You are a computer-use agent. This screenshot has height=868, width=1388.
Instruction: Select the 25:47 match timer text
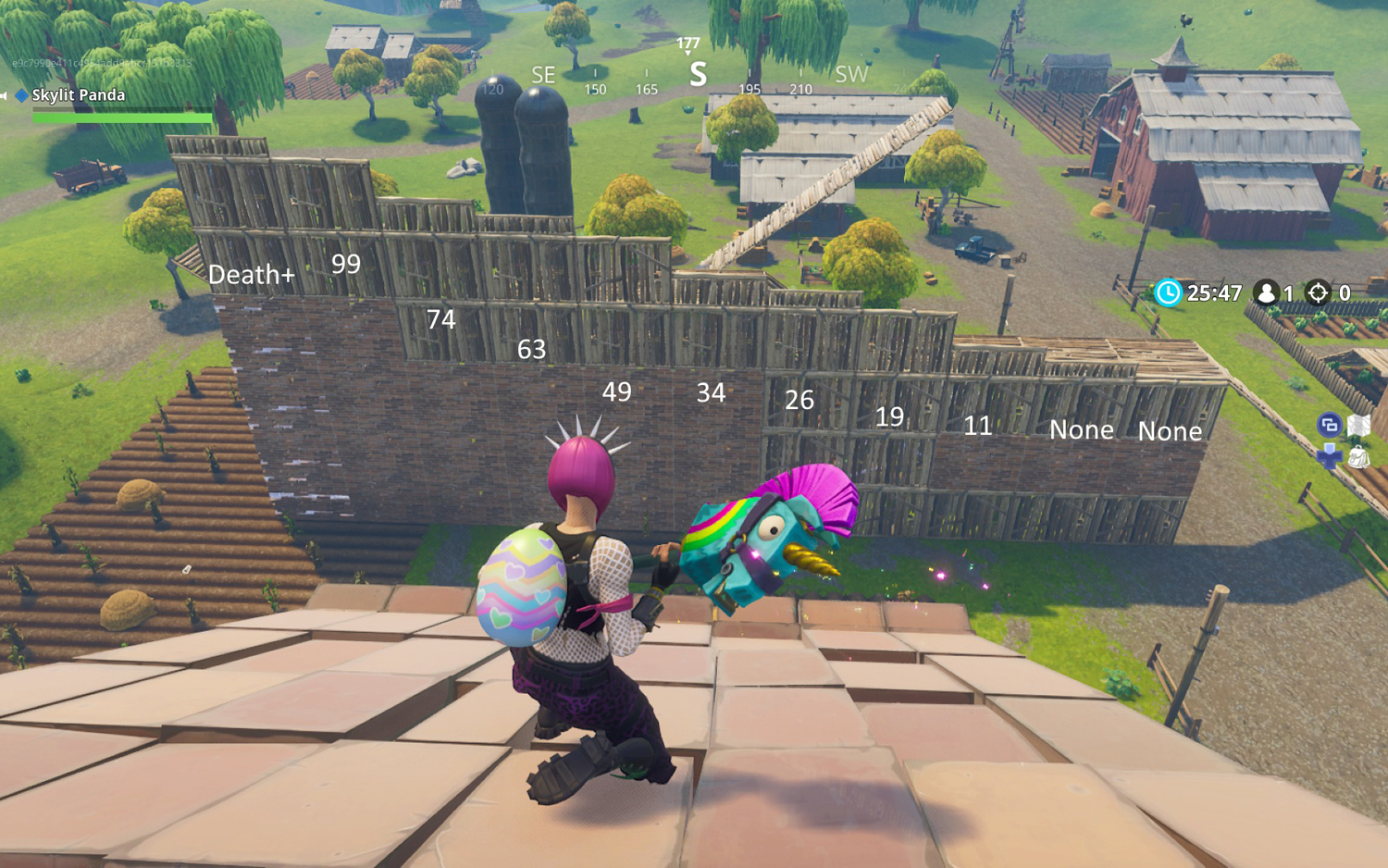click(x=1214, y=293)
